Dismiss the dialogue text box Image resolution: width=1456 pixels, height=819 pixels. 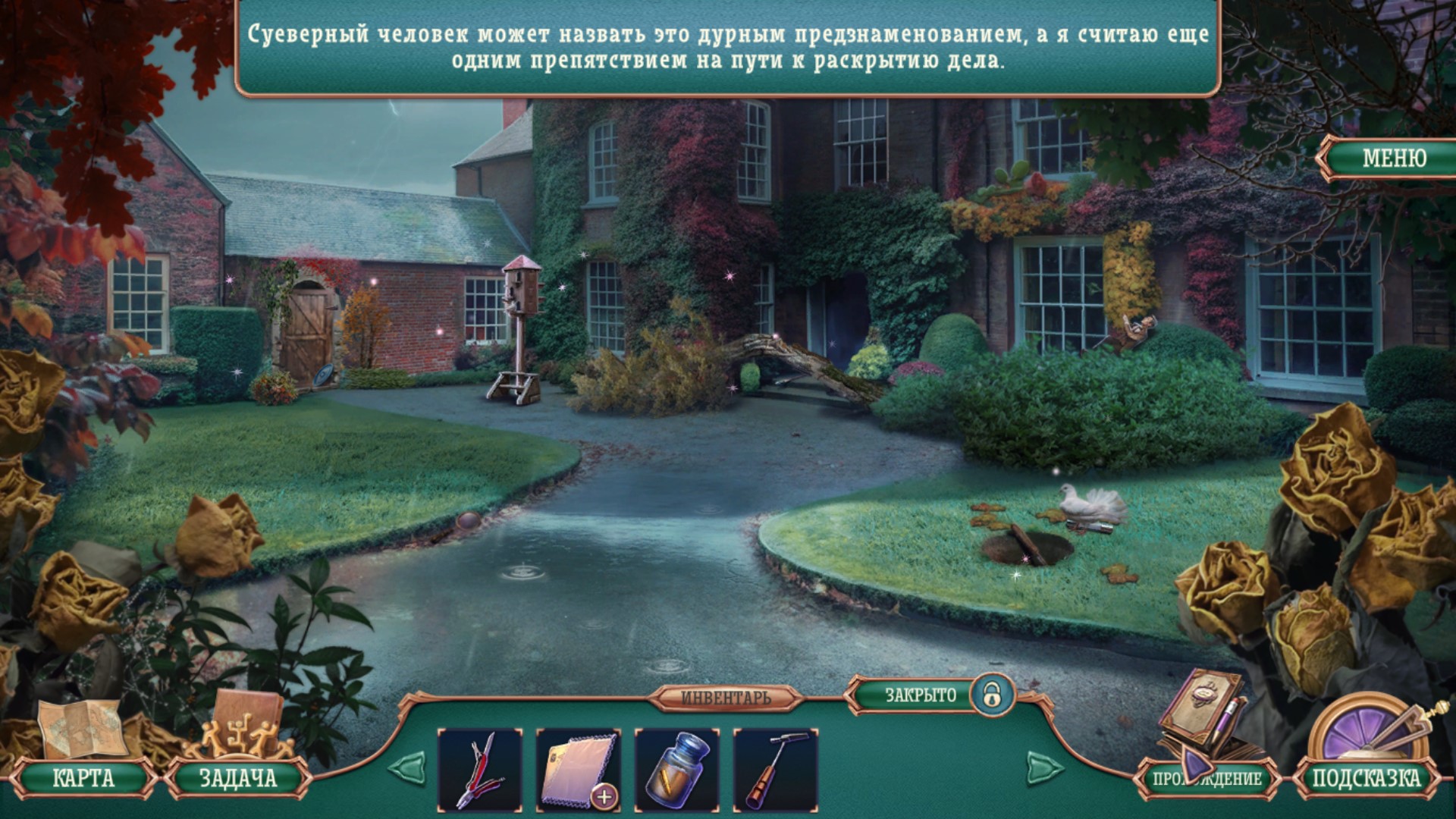(x=728, y=47)
